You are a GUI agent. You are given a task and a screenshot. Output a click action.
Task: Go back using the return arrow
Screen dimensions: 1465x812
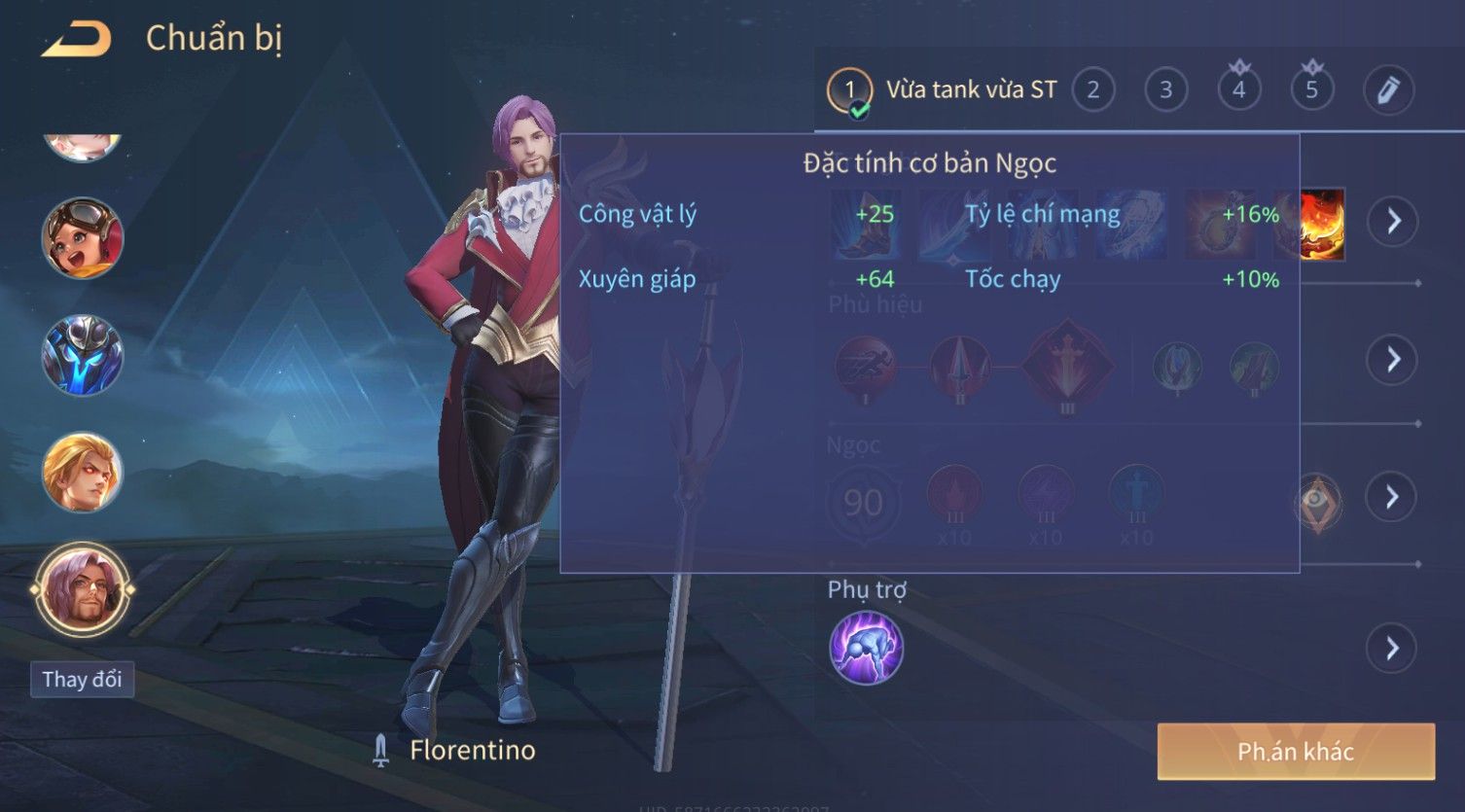76,39
